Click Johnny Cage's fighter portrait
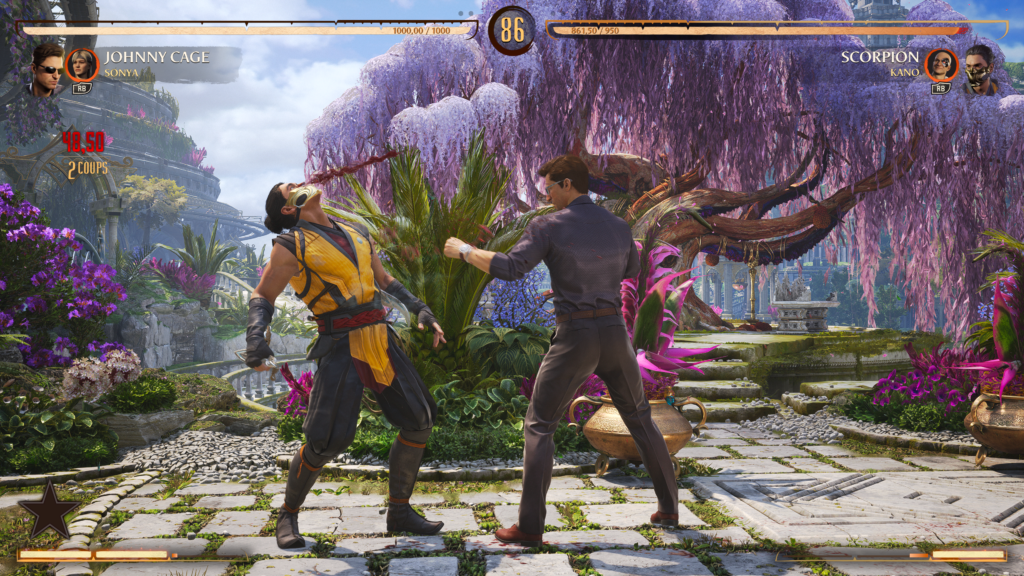The width and height of the screenshot is (1024, 576). pyautogui.click(x=45, y=68)
